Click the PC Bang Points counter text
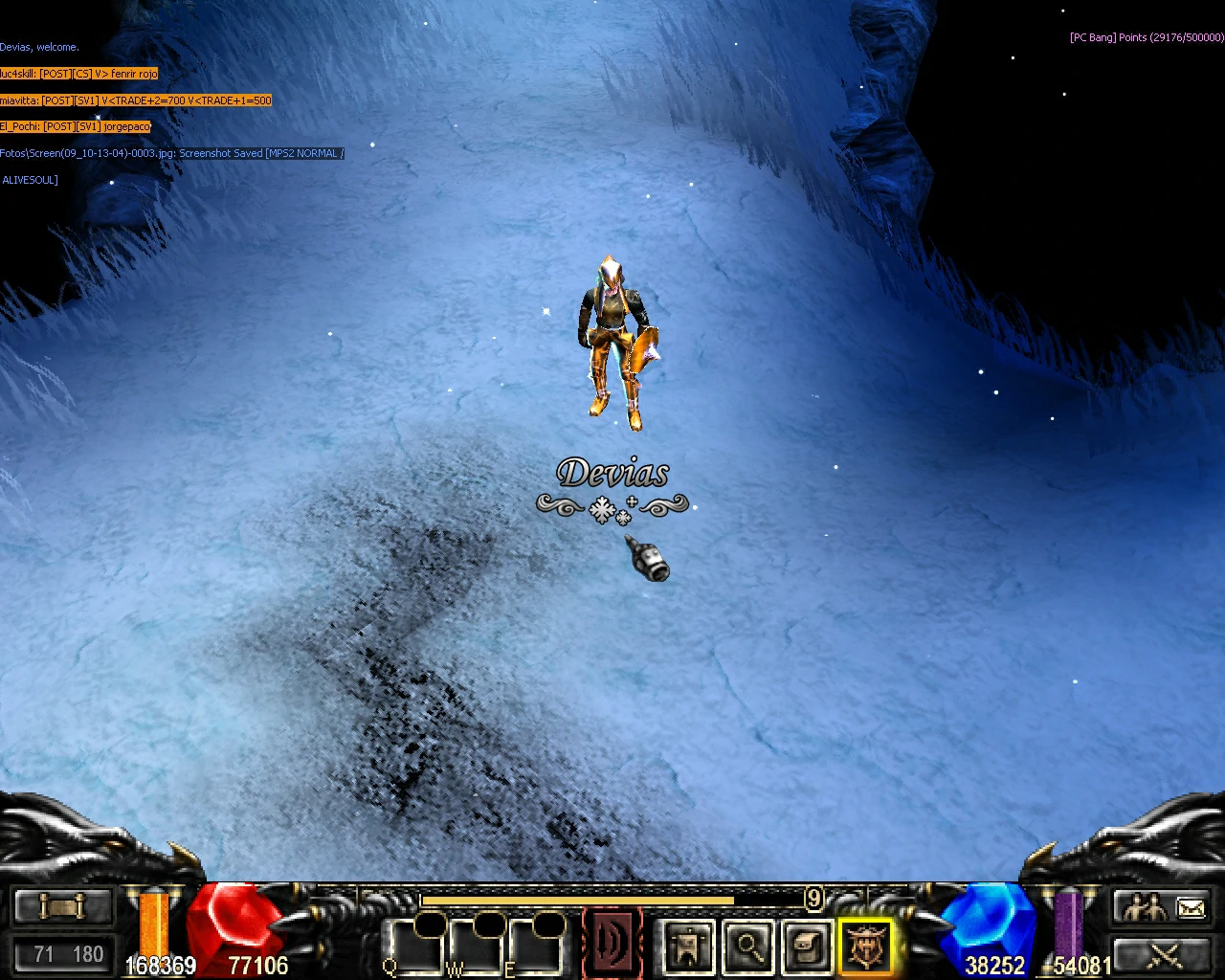The height and width of the screenshot is (980, 1225). click(x=1145, y=38)
